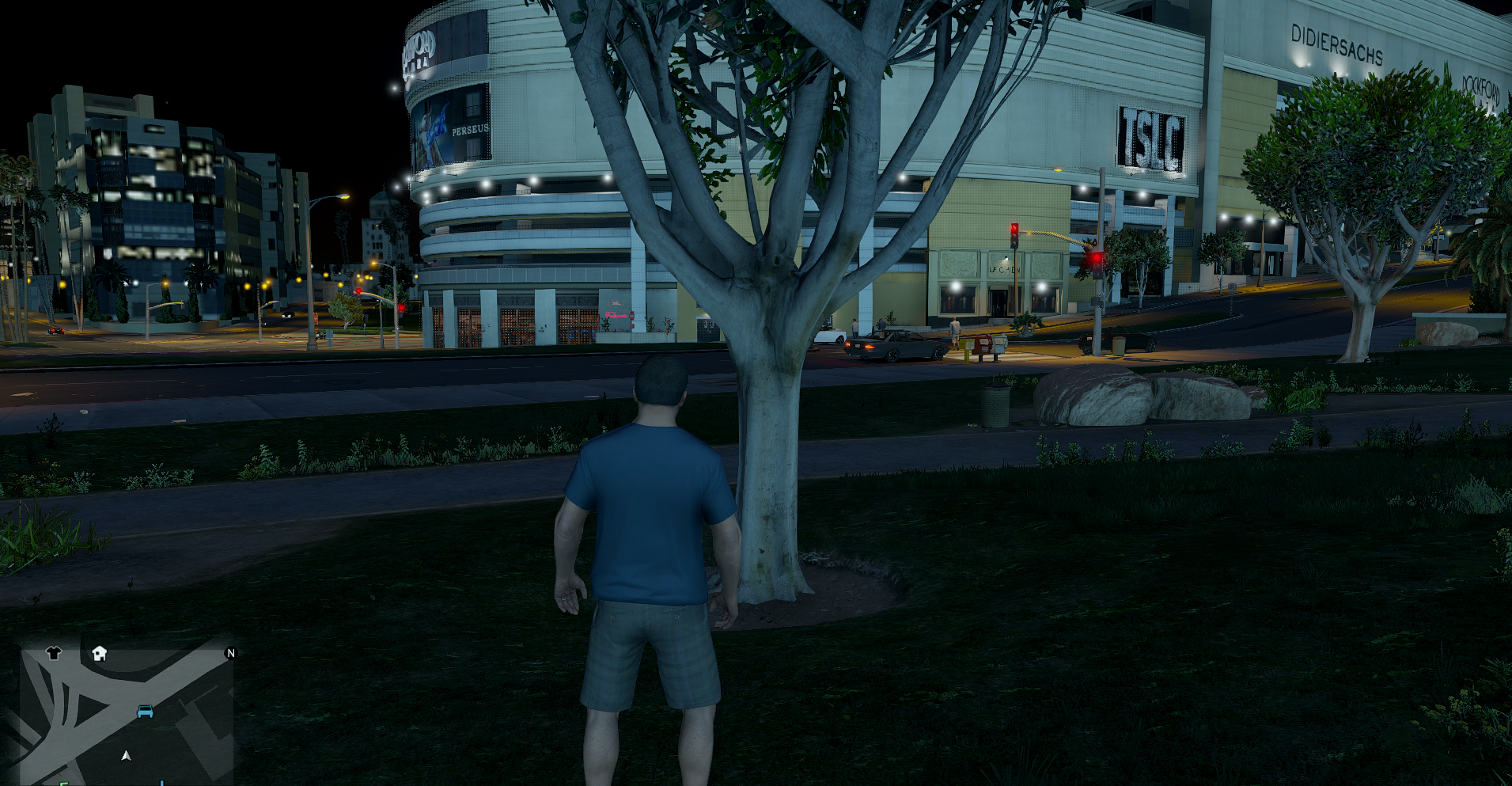This screenshot has height=786, width=1512.
Task: Select the safehouse blip on minimap
Action: coord(99,653)
